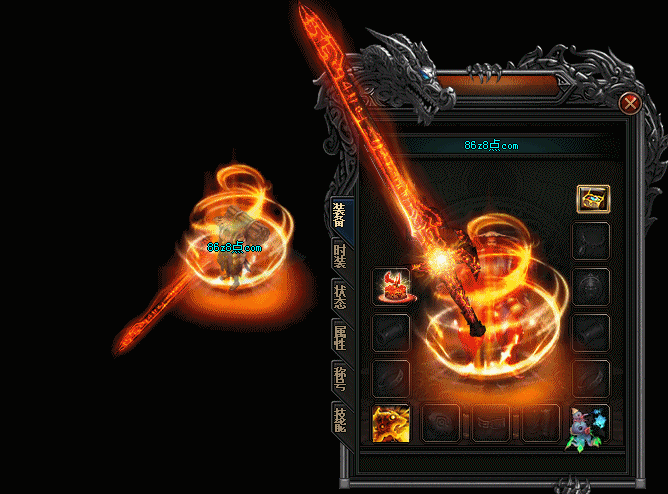Click the golden treasure chest icon
The height and width of the screenshot is (494, 668).
point(592,198)
